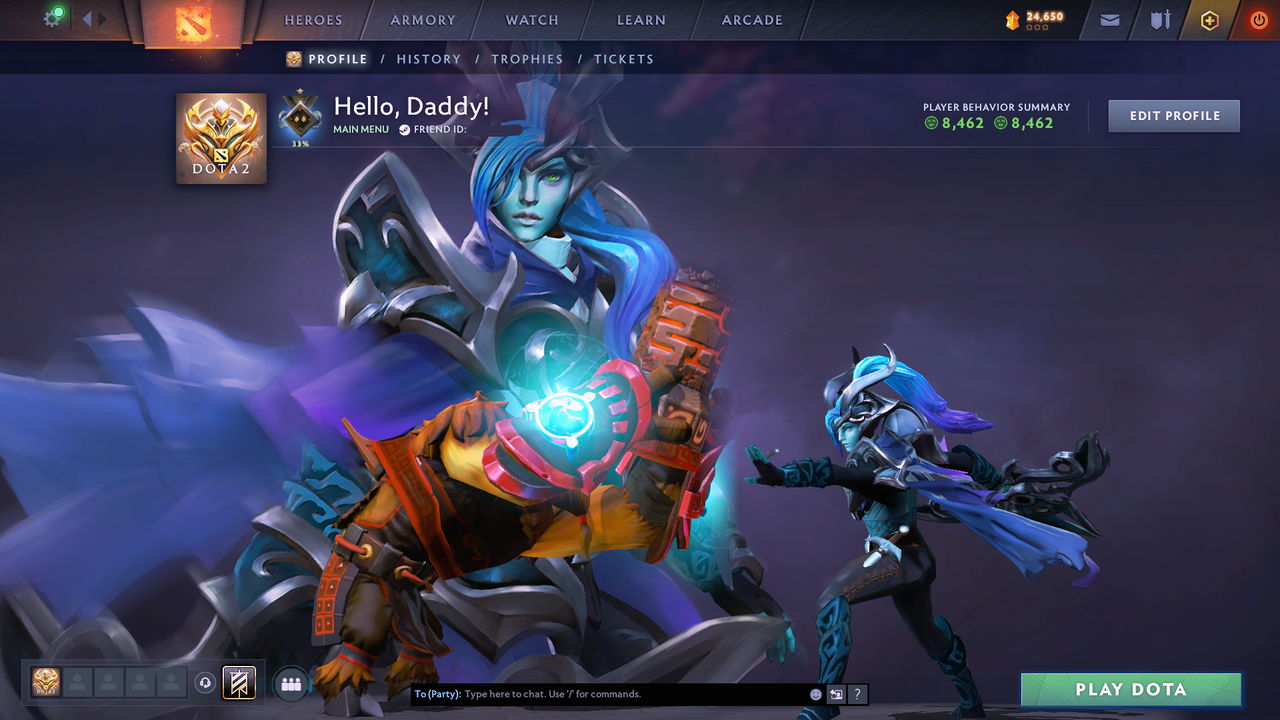Open Dota Plus with the gold hexagon icon
The width and height of the screenshot is (1280, 720).
1208,19
